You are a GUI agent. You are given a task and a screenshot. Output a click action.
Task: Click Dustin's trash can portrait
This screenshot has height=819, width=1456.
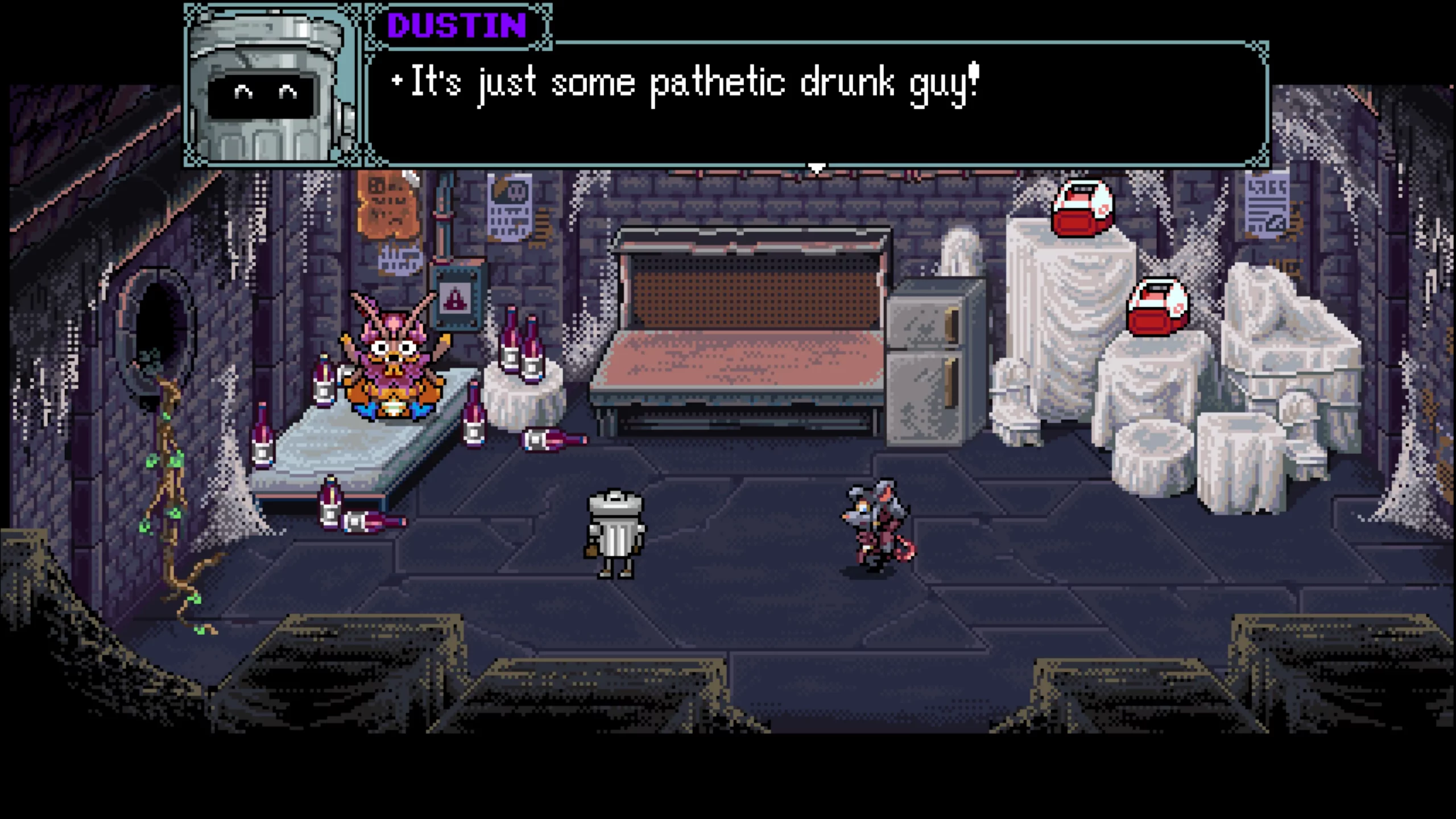[267, 85]
